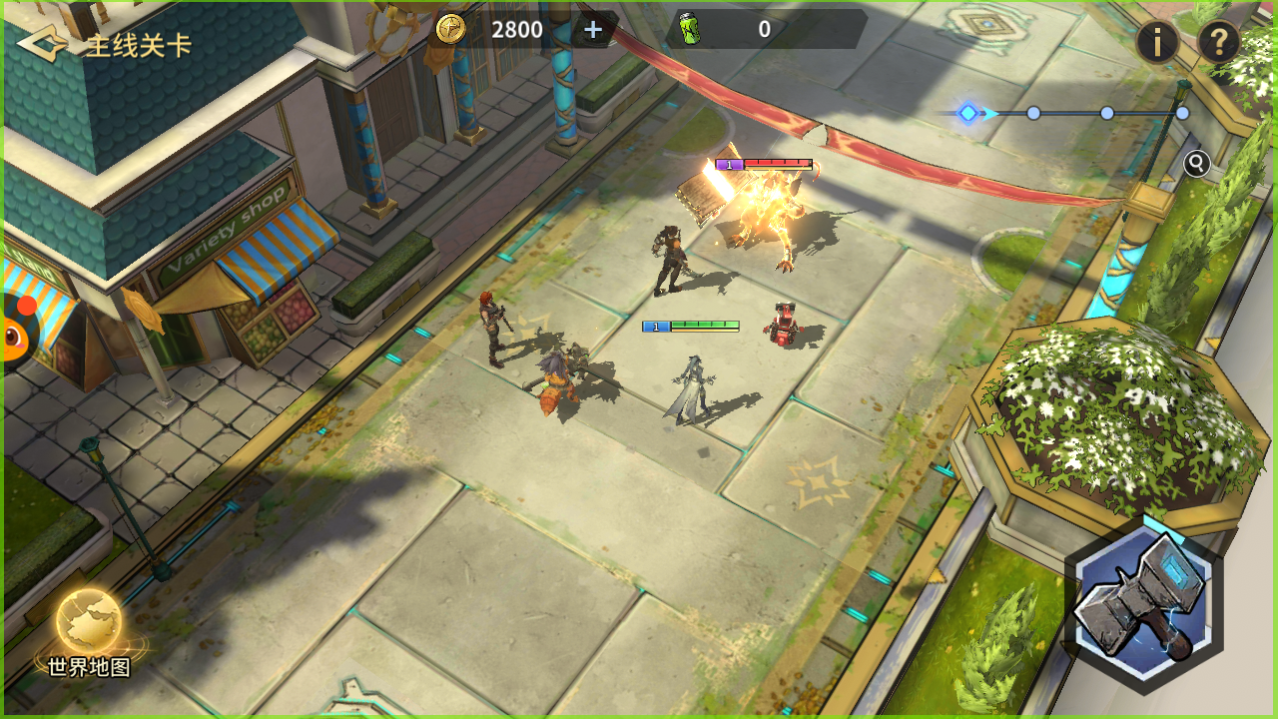Screen dimensions: 1278x719
Task: Add more gold coins with plus button
Action: click(x=593, y=30)
